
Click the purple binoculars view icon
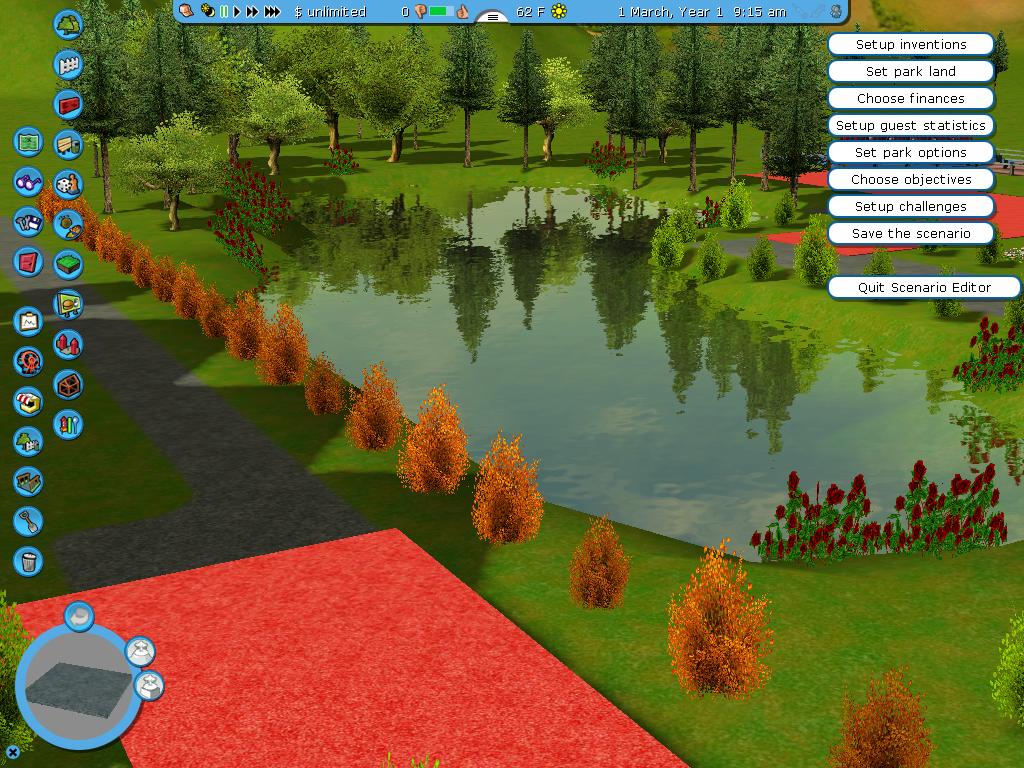(28, 182)
